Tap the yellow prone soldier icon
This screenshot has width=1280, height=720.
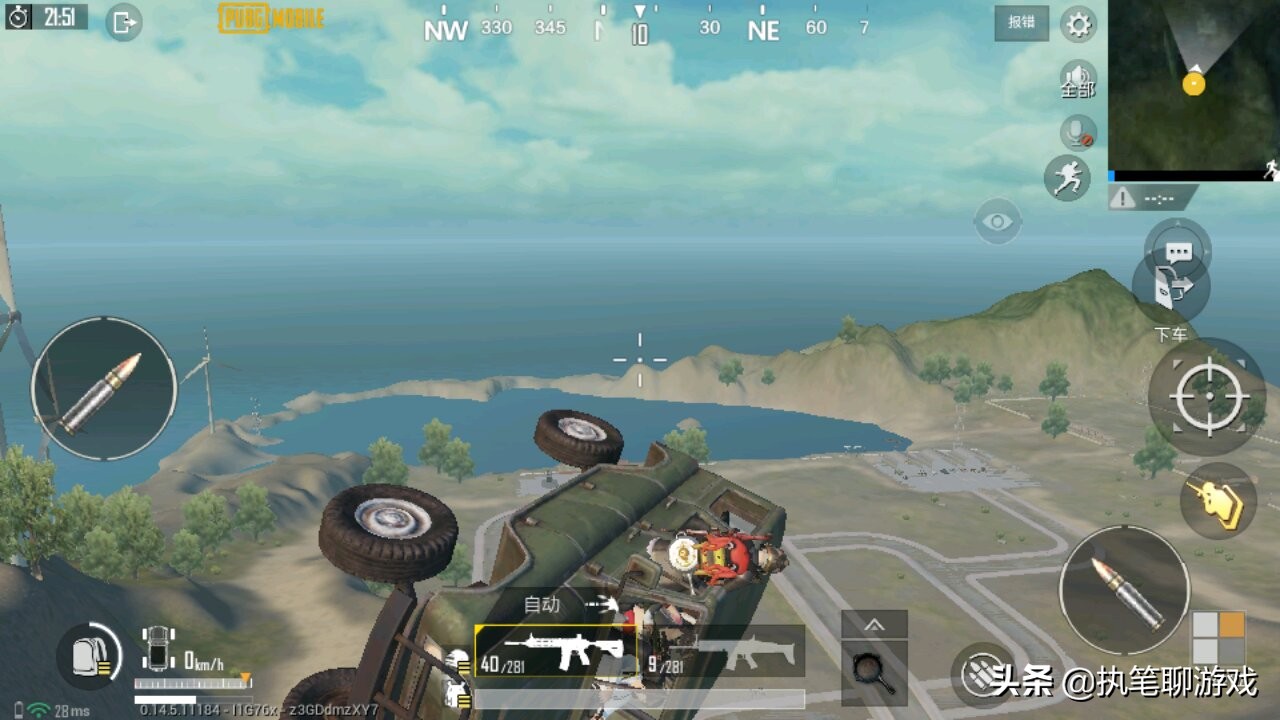(1218, 500)
